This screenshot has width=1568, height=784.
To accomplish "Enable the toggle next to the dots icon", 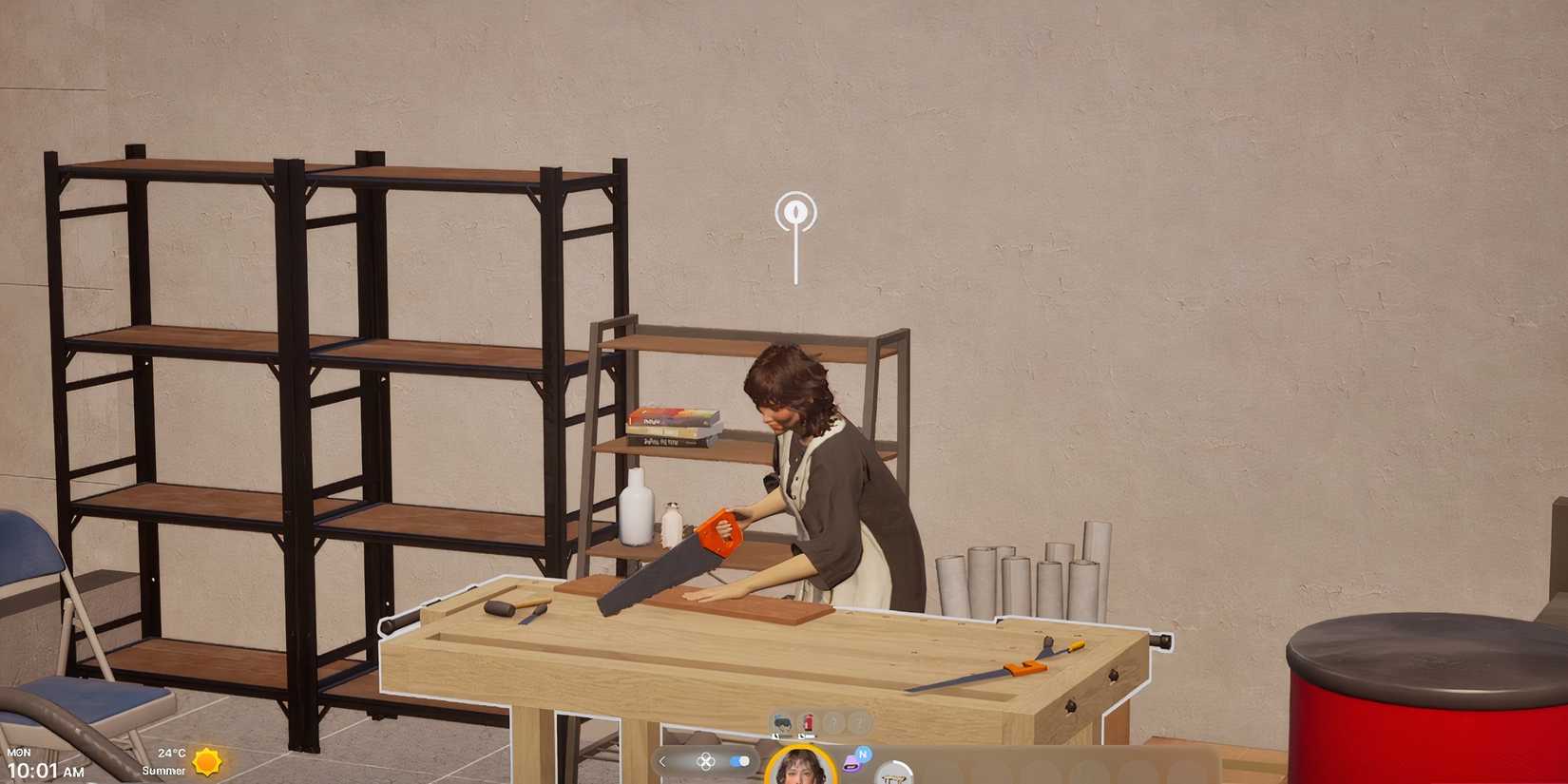I will click(738, 761).
